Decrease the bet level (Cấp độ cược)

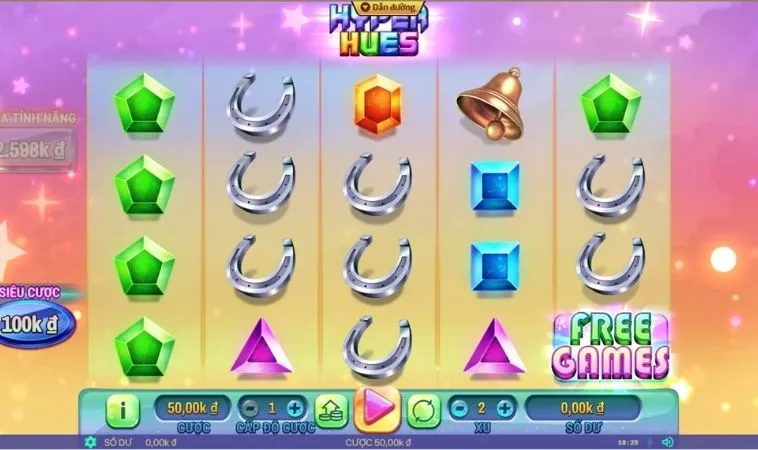click(x=247, y=408)
